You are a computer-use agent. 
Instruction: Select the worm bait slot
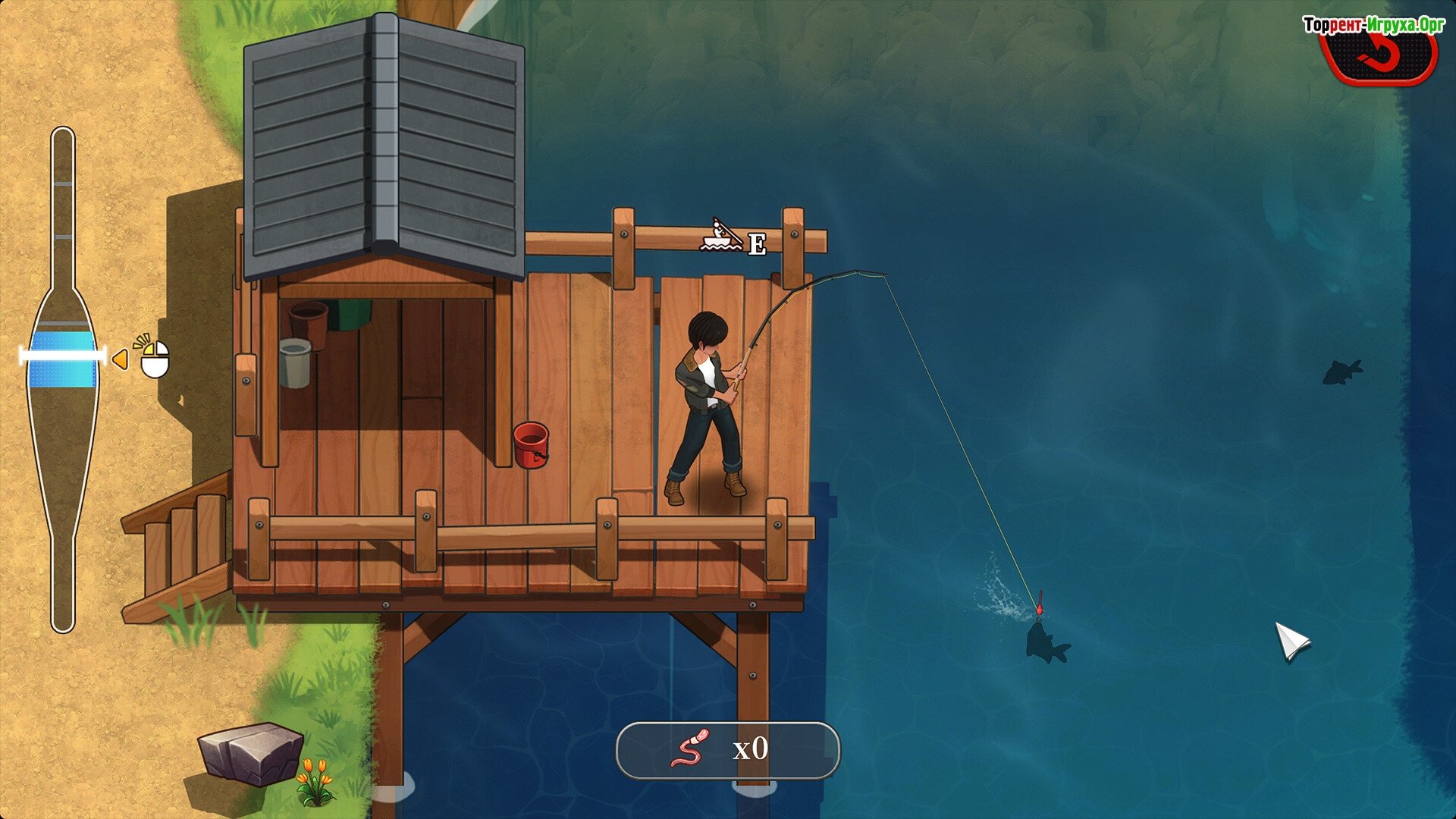coord(727,750)
